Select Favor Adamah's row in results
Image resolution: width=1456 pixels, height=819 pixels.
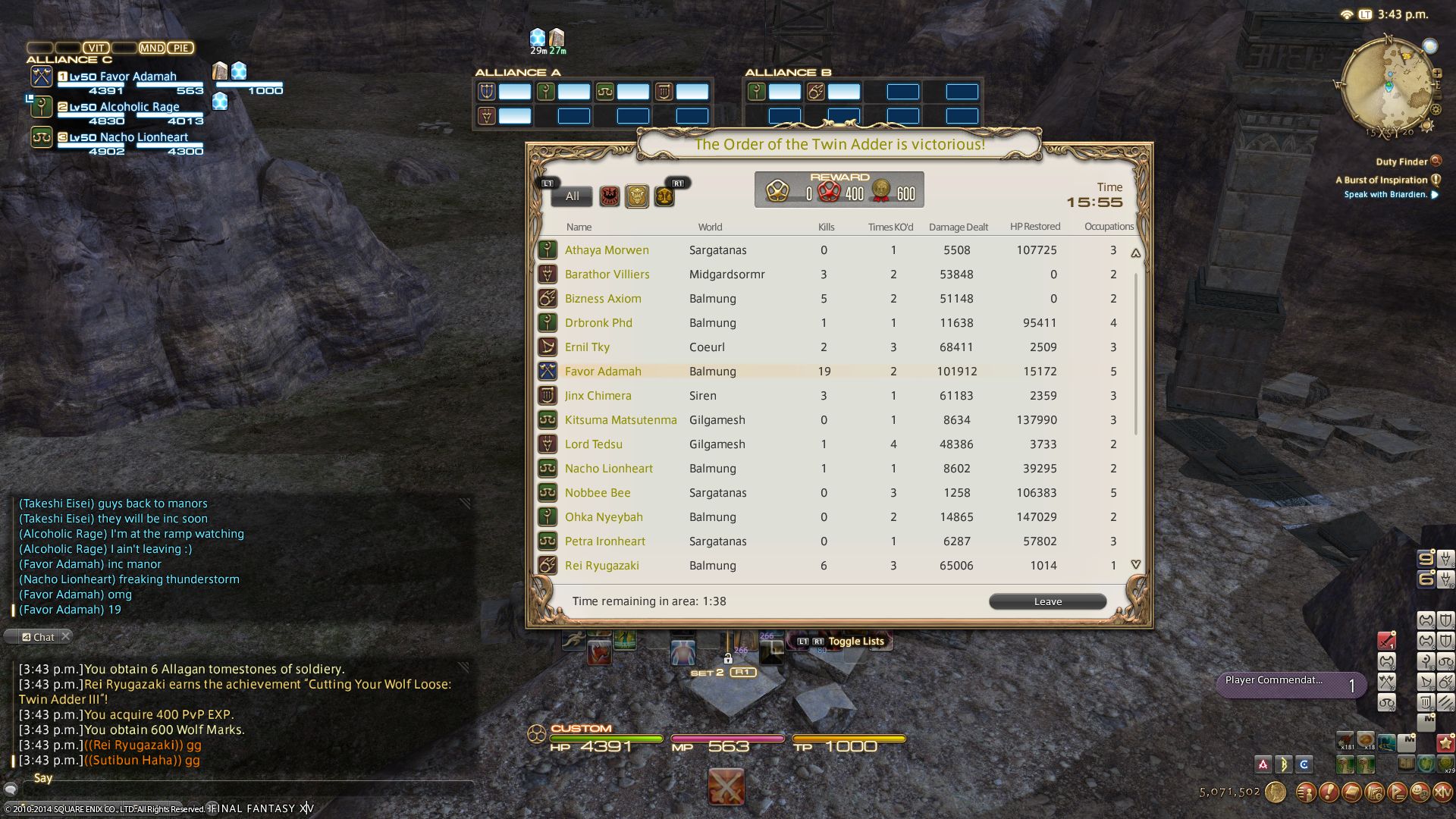click(603, 372)
